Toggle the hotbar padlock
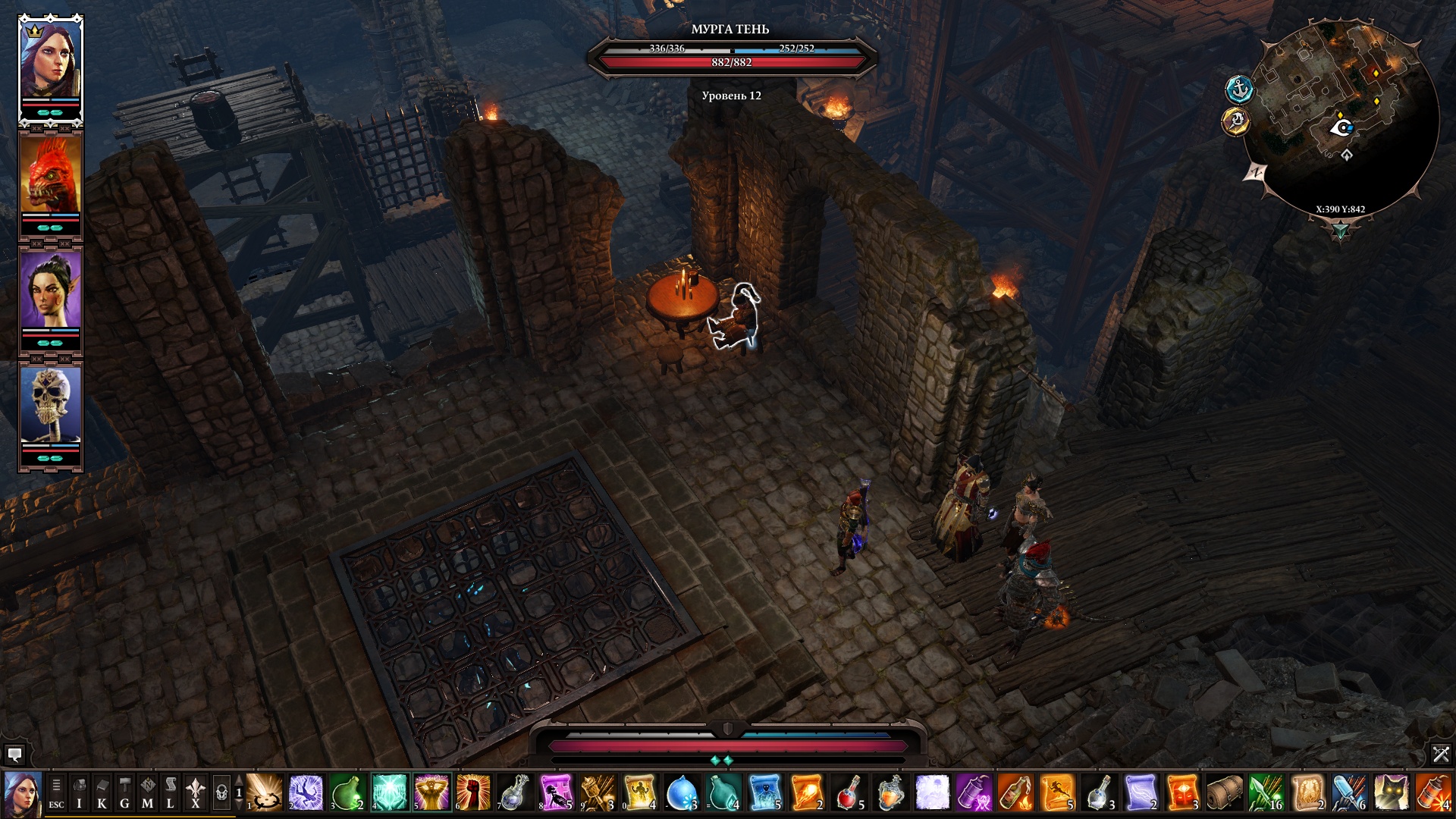The height and width of the screenshot is (819, 1456). pyautogui.click(x=221, y=793)
